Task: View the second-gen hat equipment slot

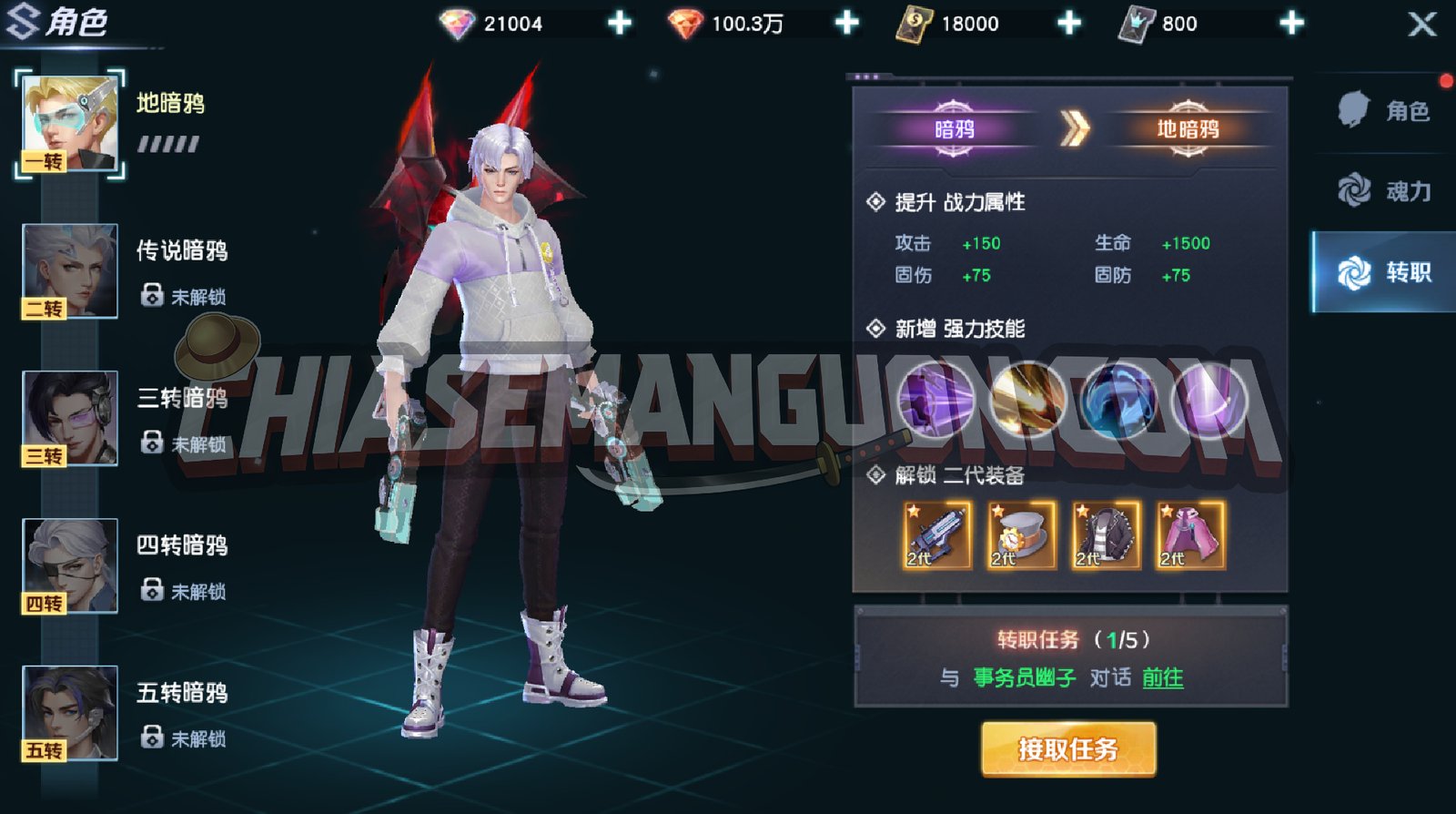Action: point(1022,536)
